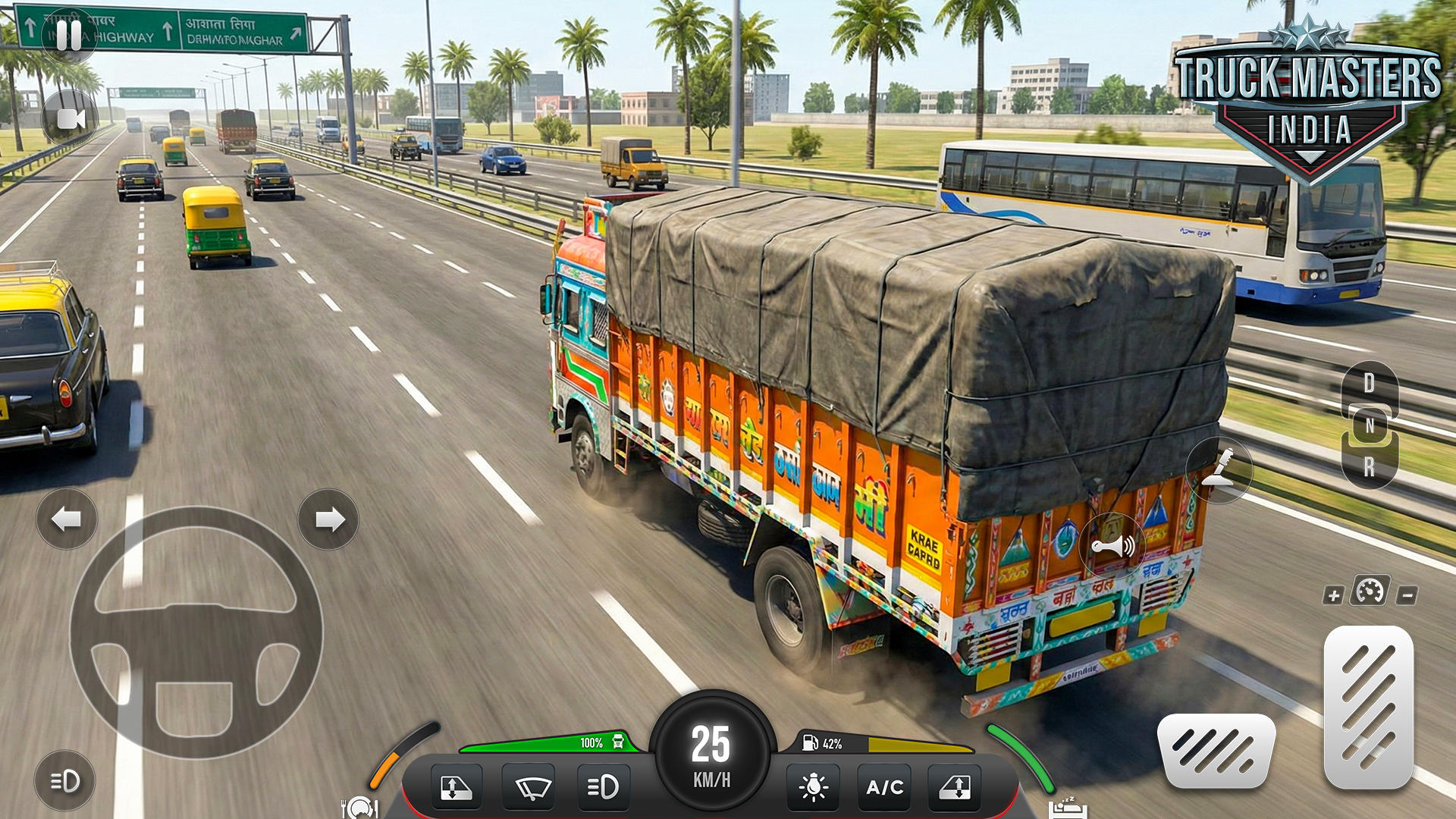The image size is (1456, 819).
Task: Turn on the cabin light
Action: [x=812, y=787]
